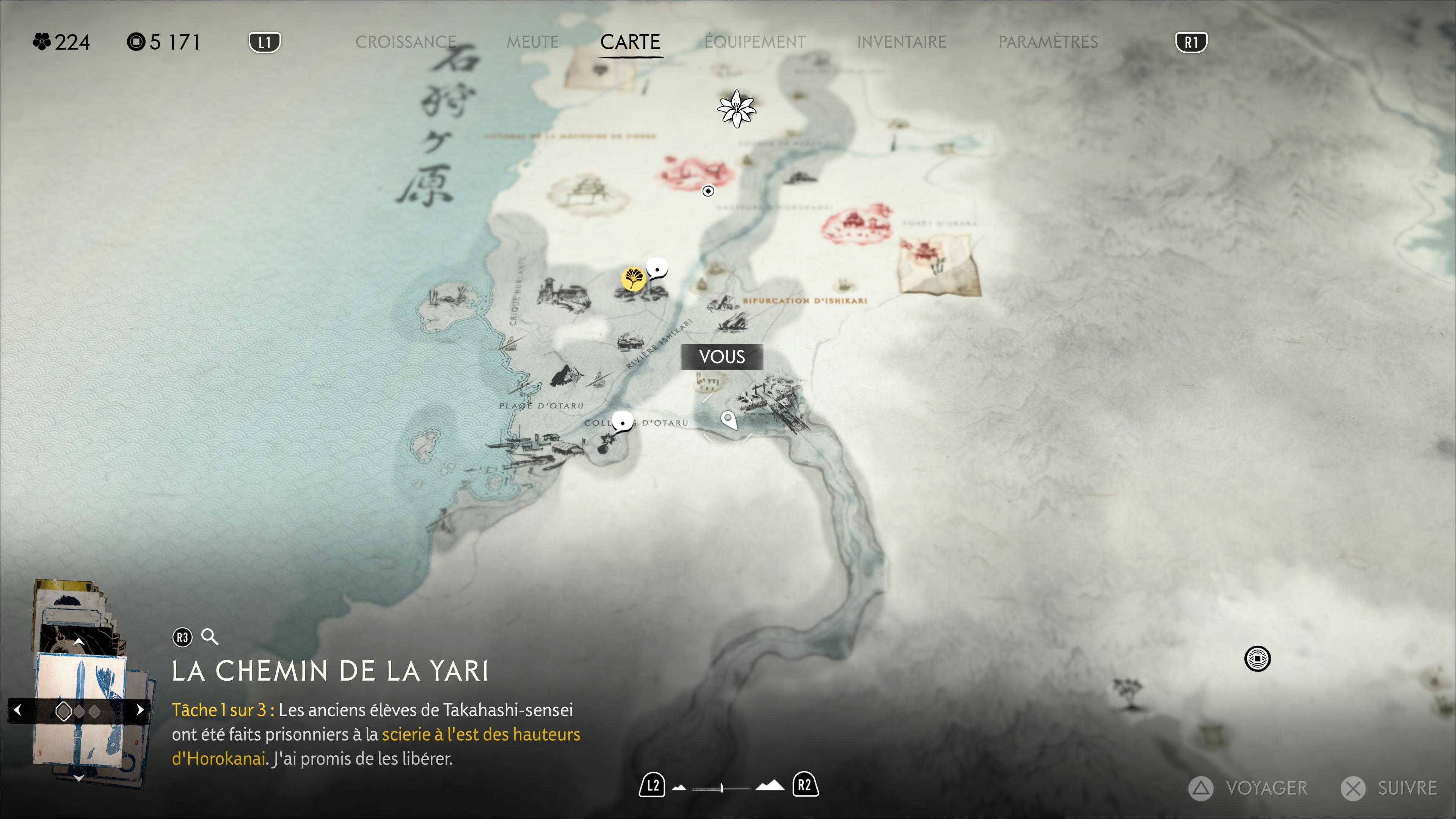Go to the Équipement tab
1456x819 pixels.
755,42
